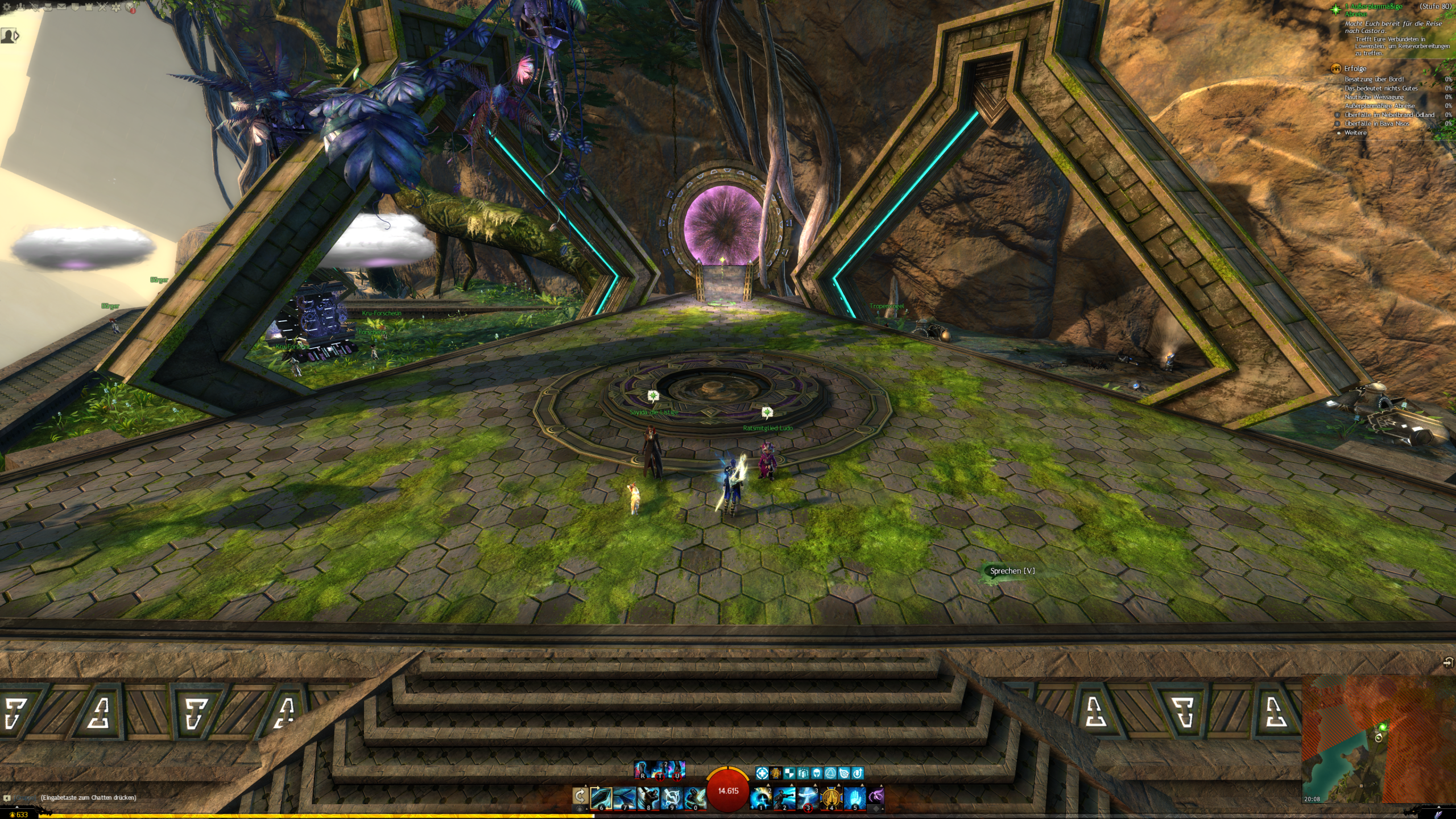
Task: Open the inventory bag icon
Action: tap(48, 7)
